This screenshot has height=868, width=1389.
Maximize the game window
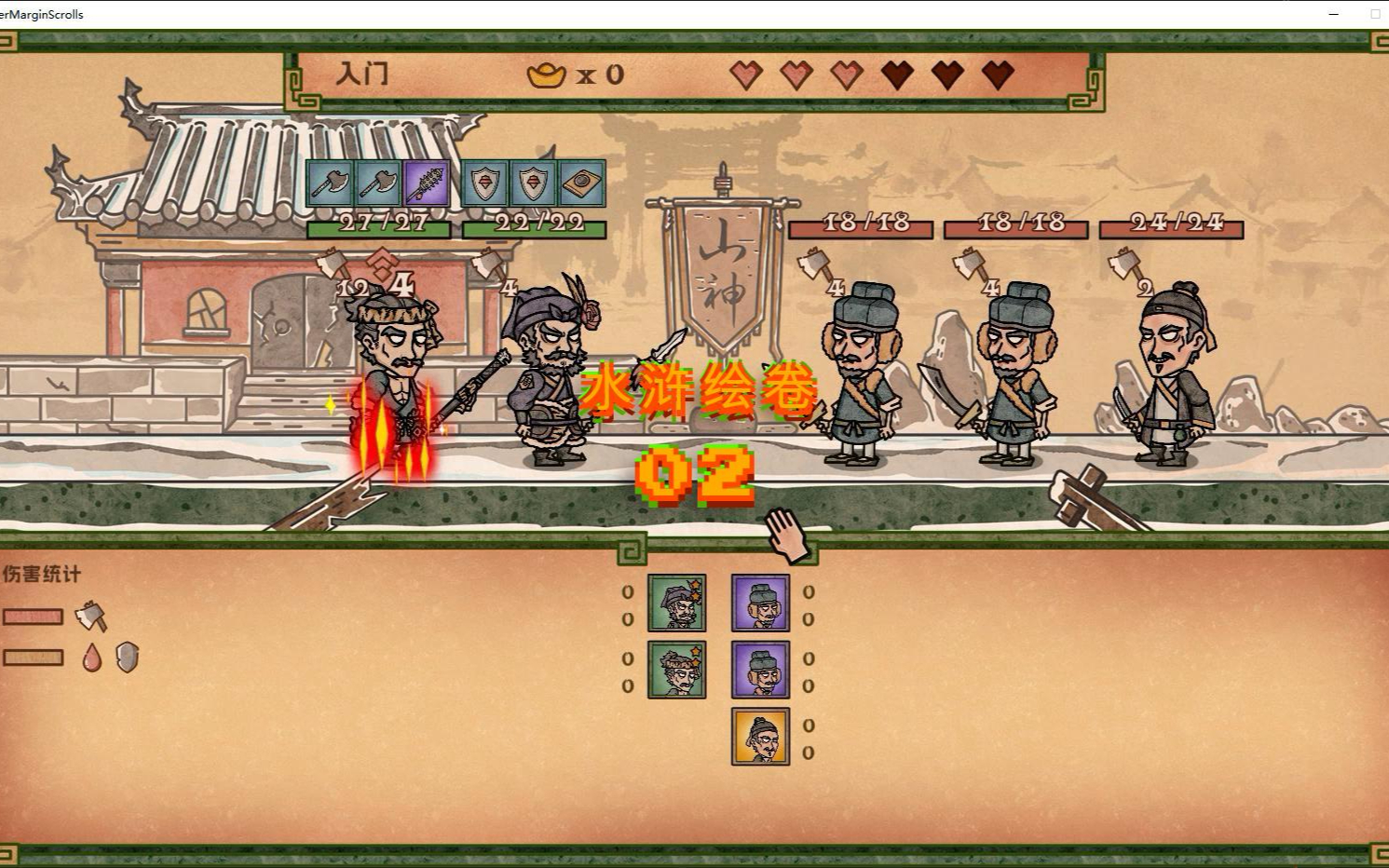pyautogui.click(x=1374, y=14)
